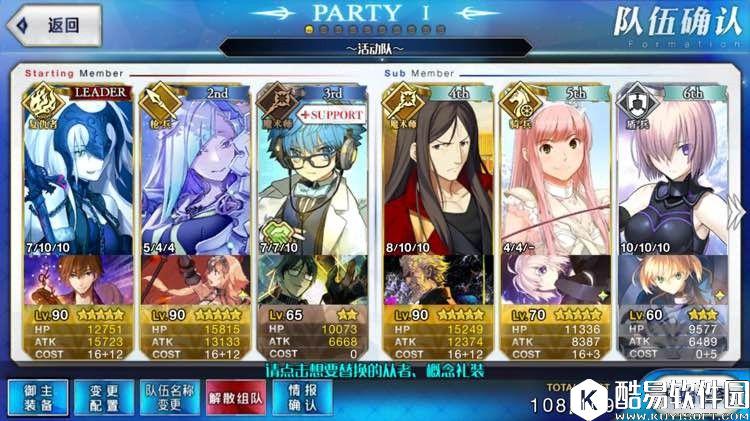Change the leader's craft essence
The height and width of the screenshot is (421, 750).
click(x=77, y=278)
